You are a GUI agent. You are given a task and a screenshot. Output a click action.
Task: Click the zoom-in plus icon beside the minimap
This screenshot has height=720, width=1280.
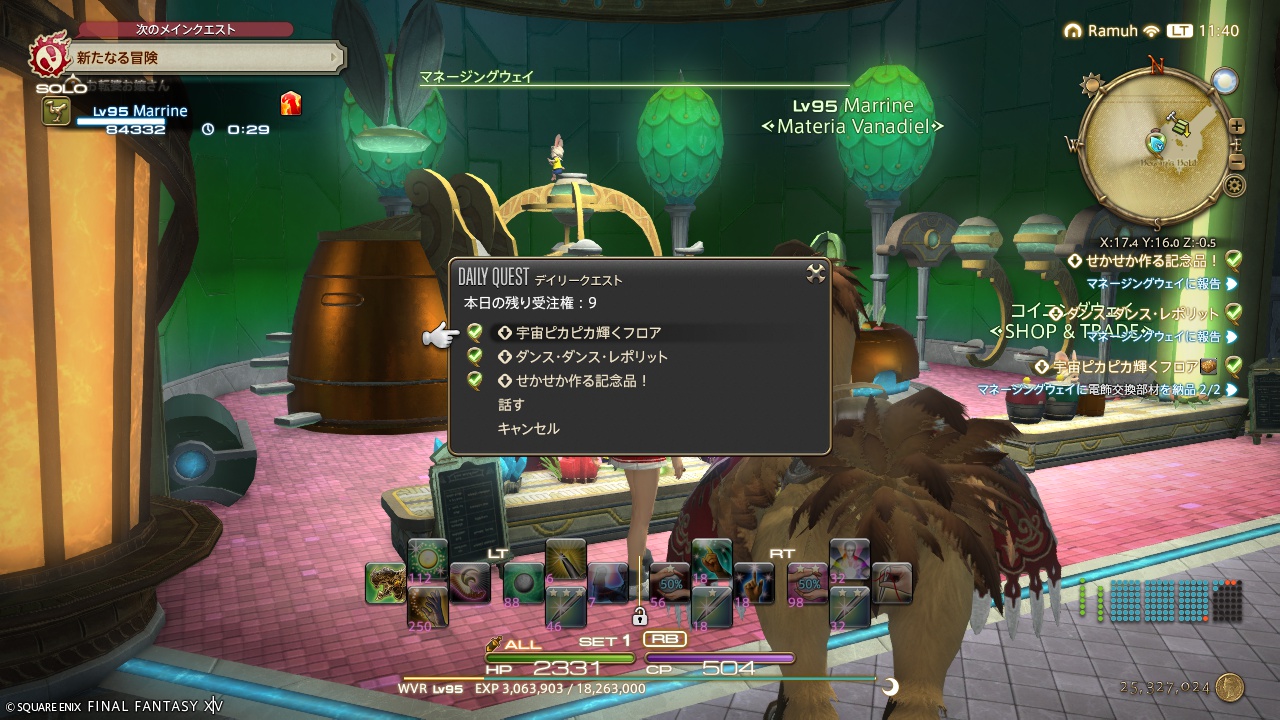pyautogui.click(x=1236, y=126)
